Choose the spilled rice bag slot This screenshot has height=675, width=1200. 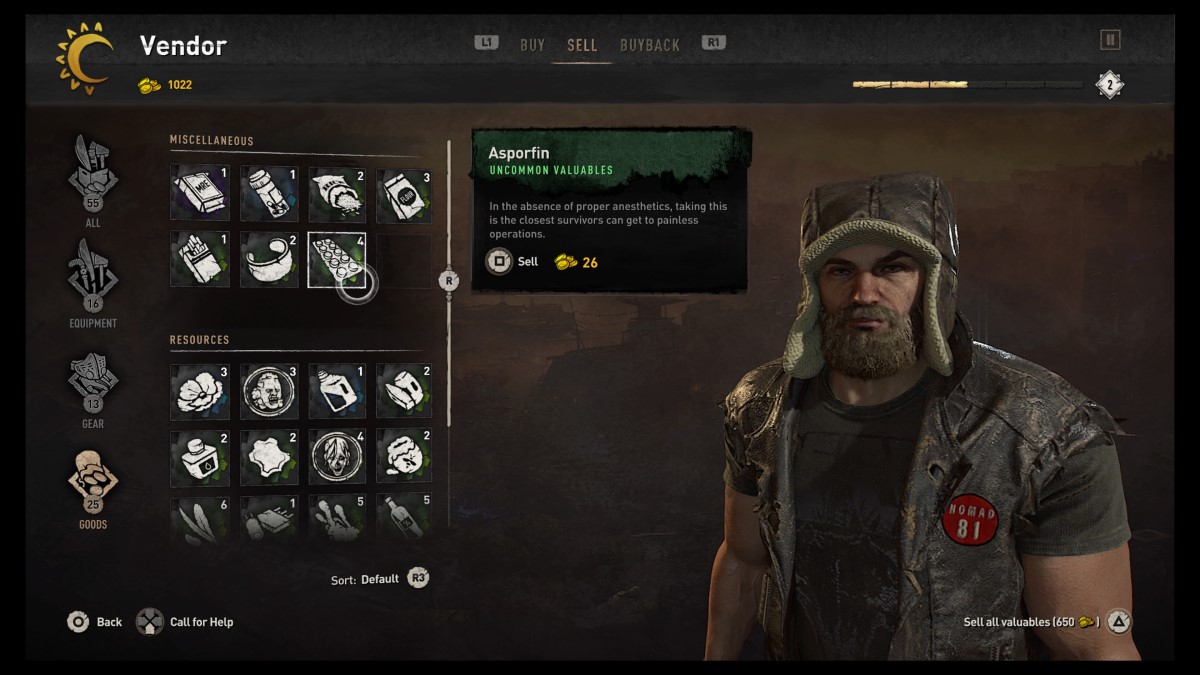point(338,194)
